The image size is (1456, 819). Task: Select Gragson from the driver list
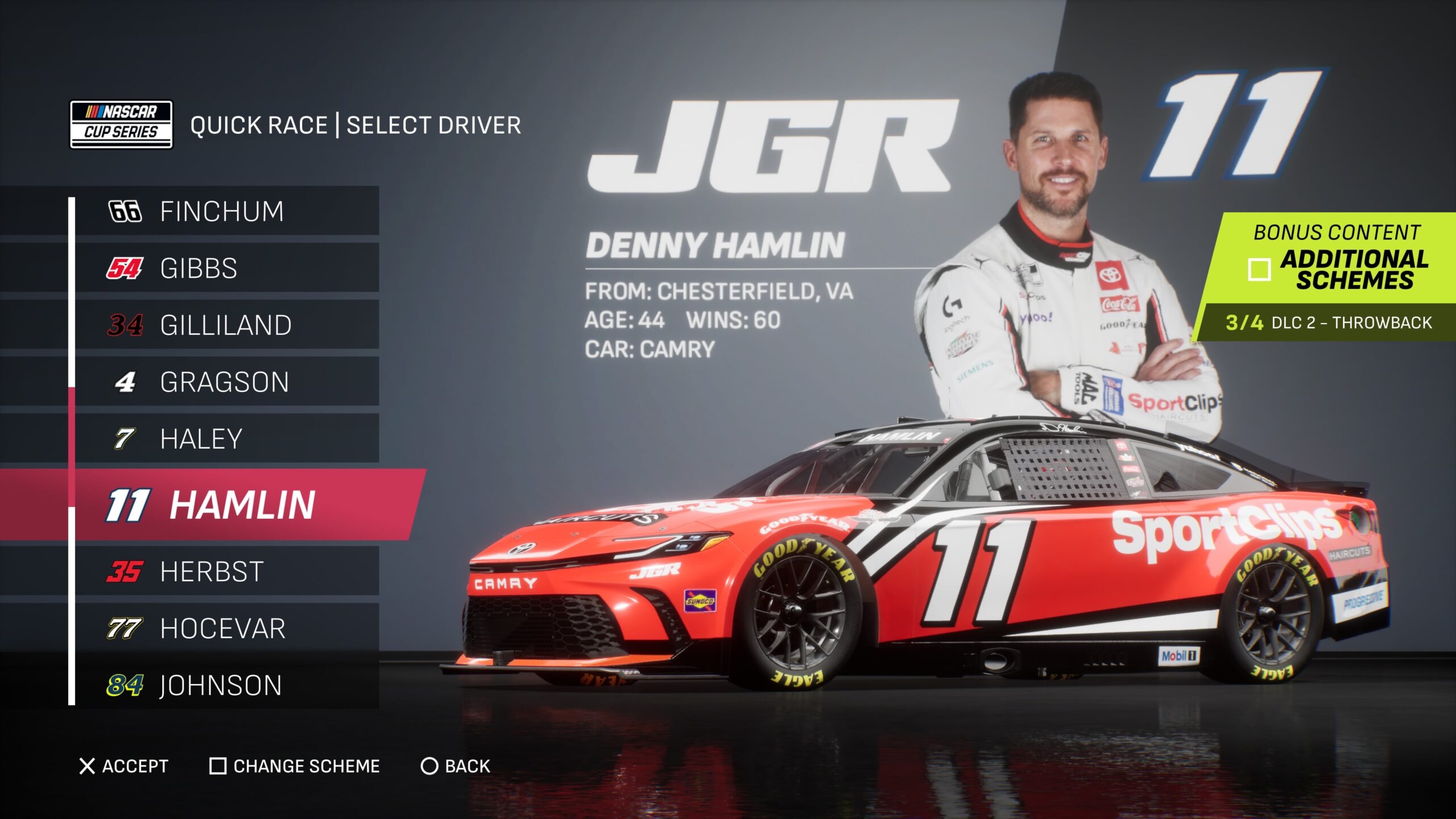(x=224, y=382)
